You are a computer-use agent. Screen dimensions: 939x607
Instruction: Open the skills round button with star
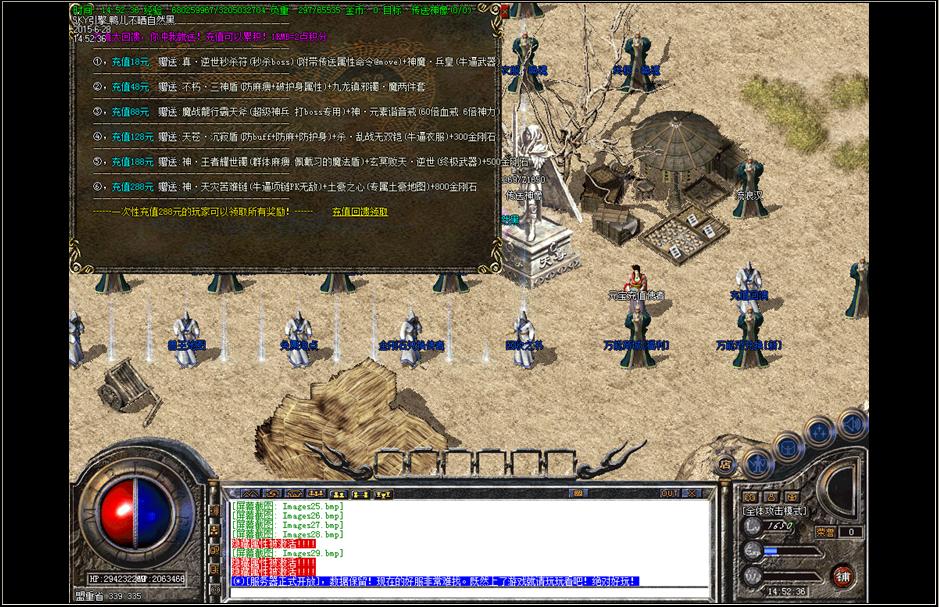(820, 431)
